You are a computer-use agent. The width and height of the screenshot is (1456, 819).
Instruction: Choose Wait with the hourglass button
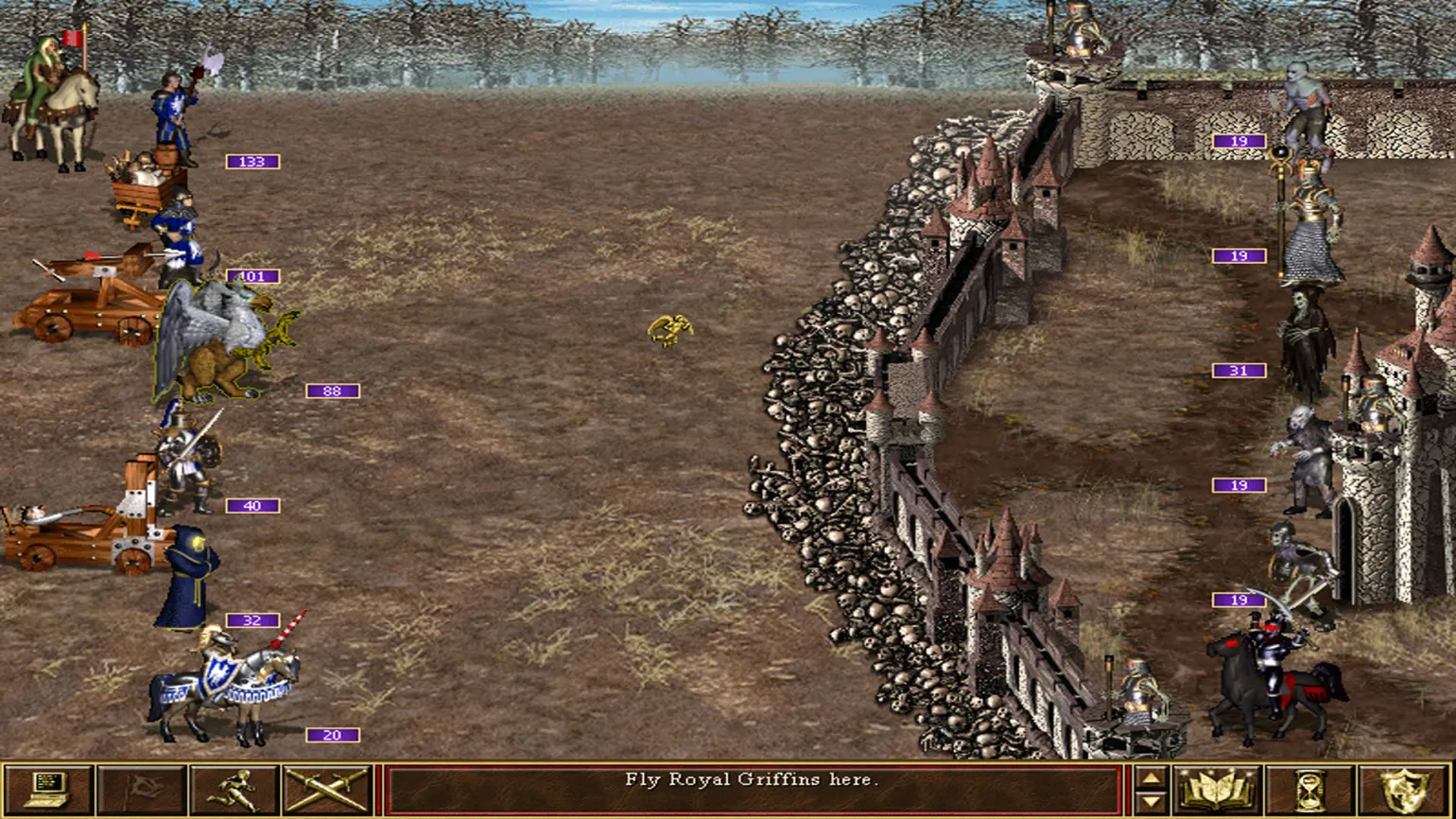pos(1310,790)
